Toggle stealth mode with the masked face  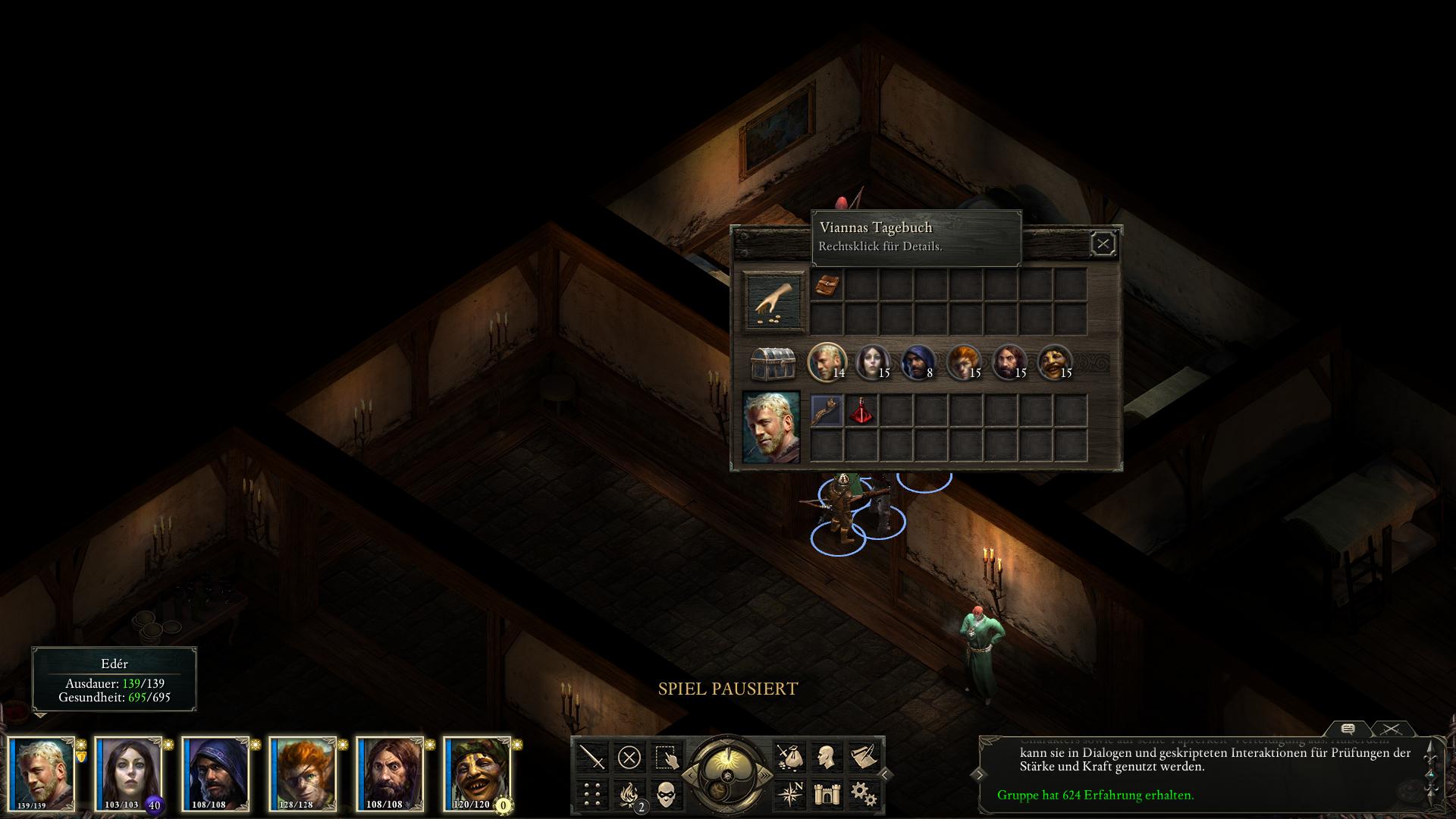[667, 794]
